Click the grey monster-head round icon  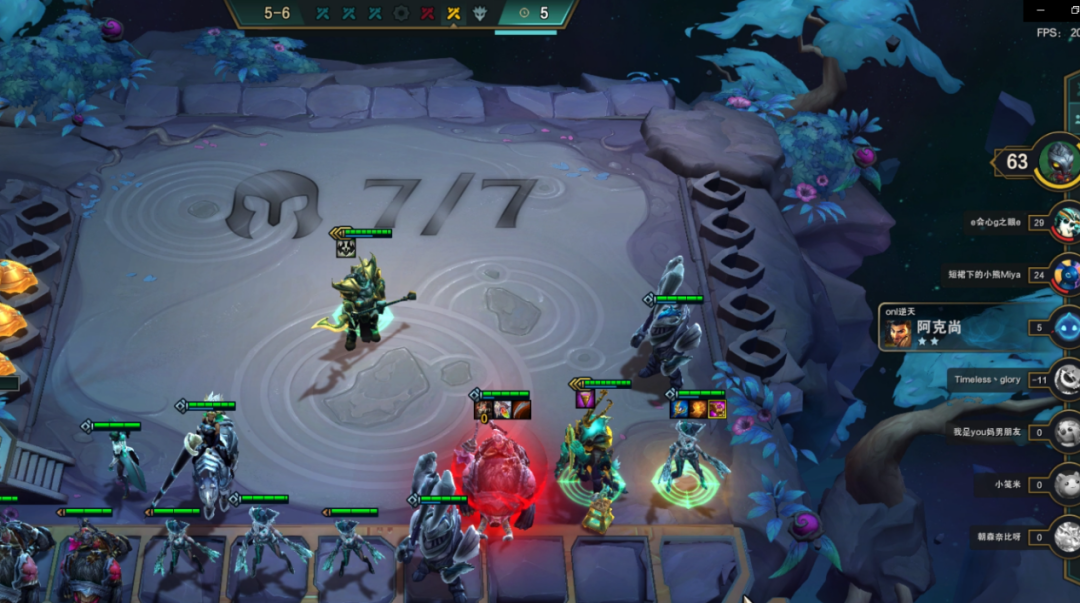[480, 13]
